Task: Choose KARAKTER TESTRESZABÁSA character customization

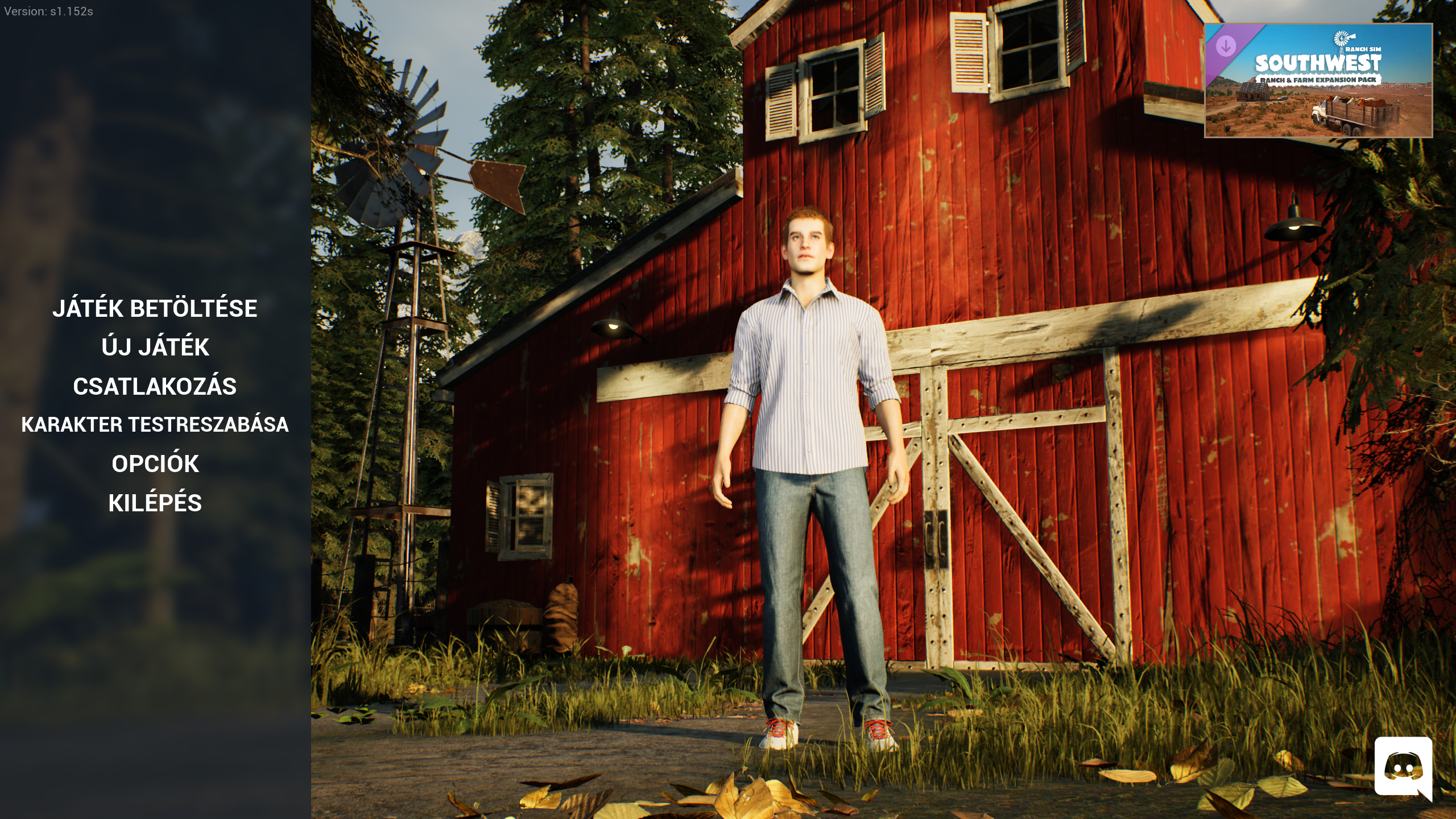Action: click(155, 425)
